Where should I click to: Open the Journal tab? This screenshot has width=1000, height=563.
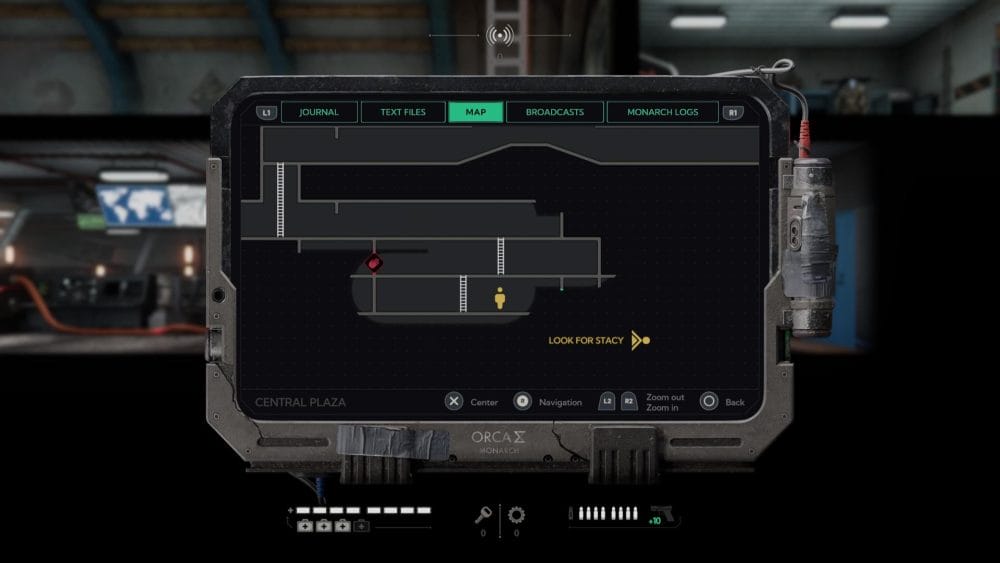pyautogui.click(x=319, y=112)
